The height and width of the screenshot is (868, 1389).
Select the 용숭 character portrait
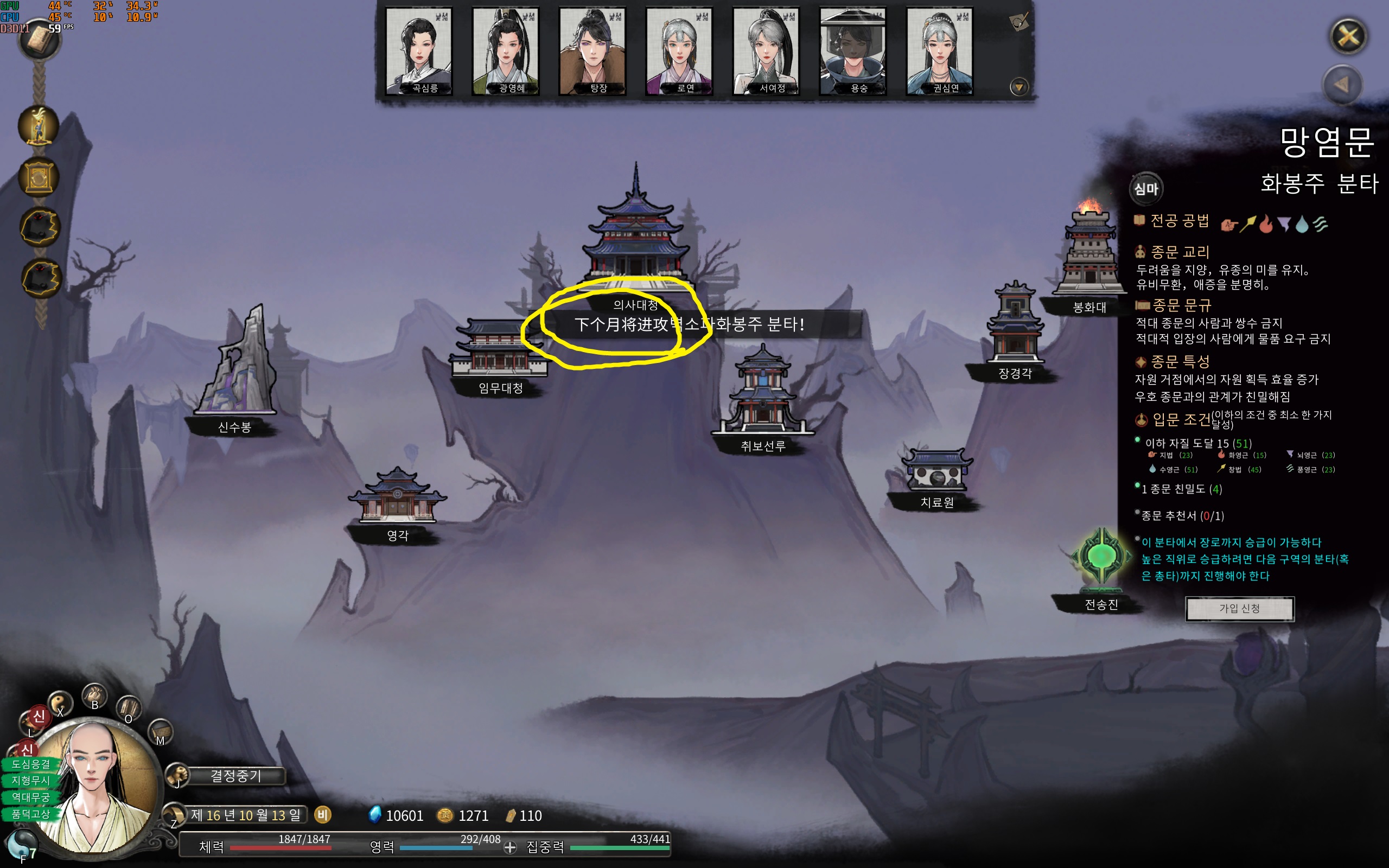tap(853, 51)
